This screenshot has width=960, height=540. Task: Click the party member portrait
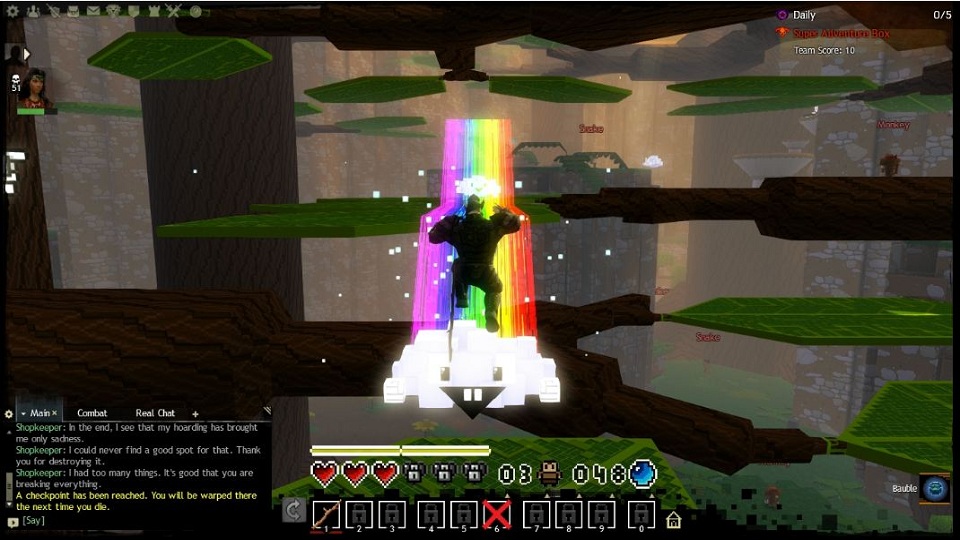coord(36,88)
